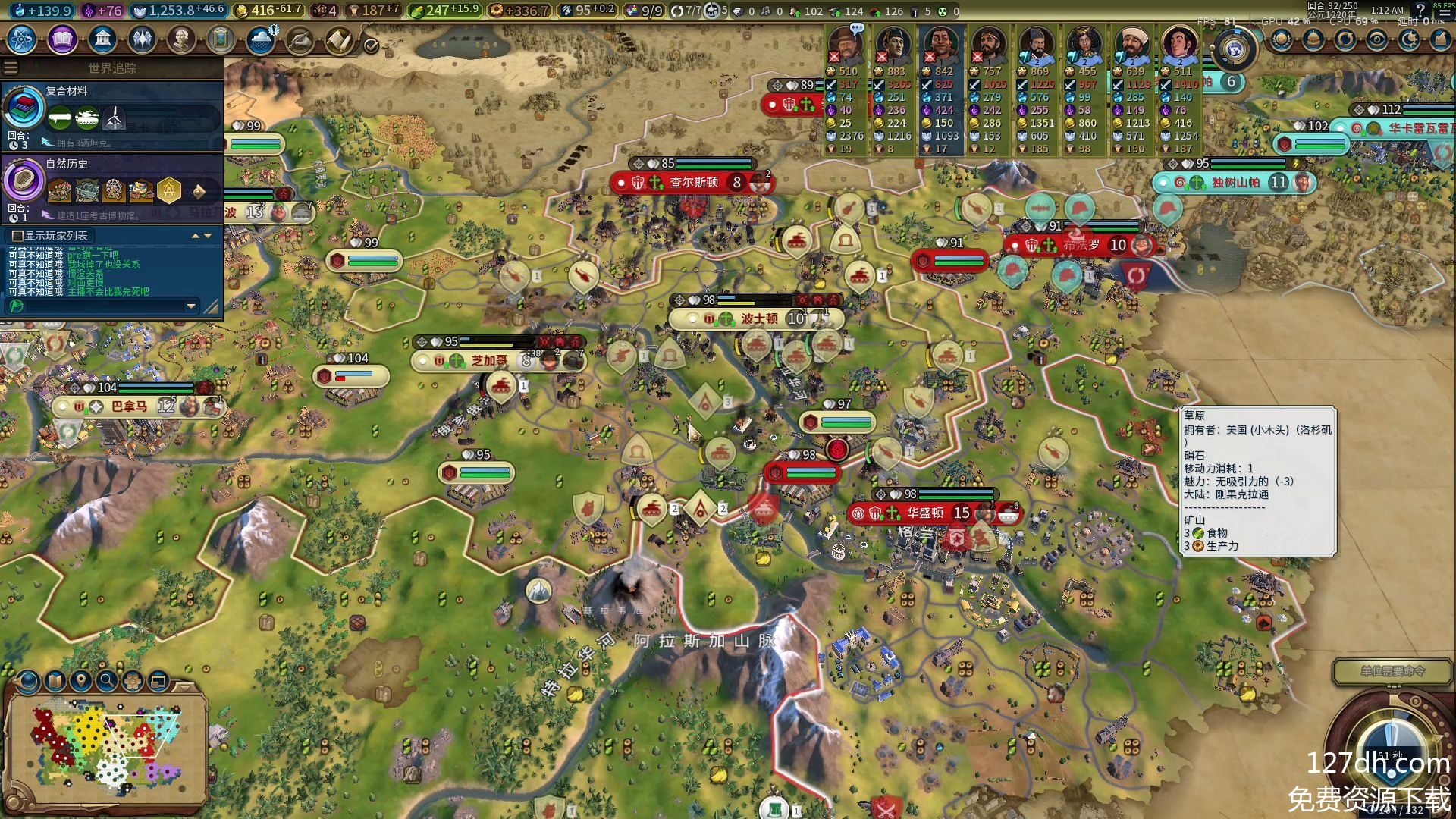Open the World Rankings laurel icon

point(1282,39)
